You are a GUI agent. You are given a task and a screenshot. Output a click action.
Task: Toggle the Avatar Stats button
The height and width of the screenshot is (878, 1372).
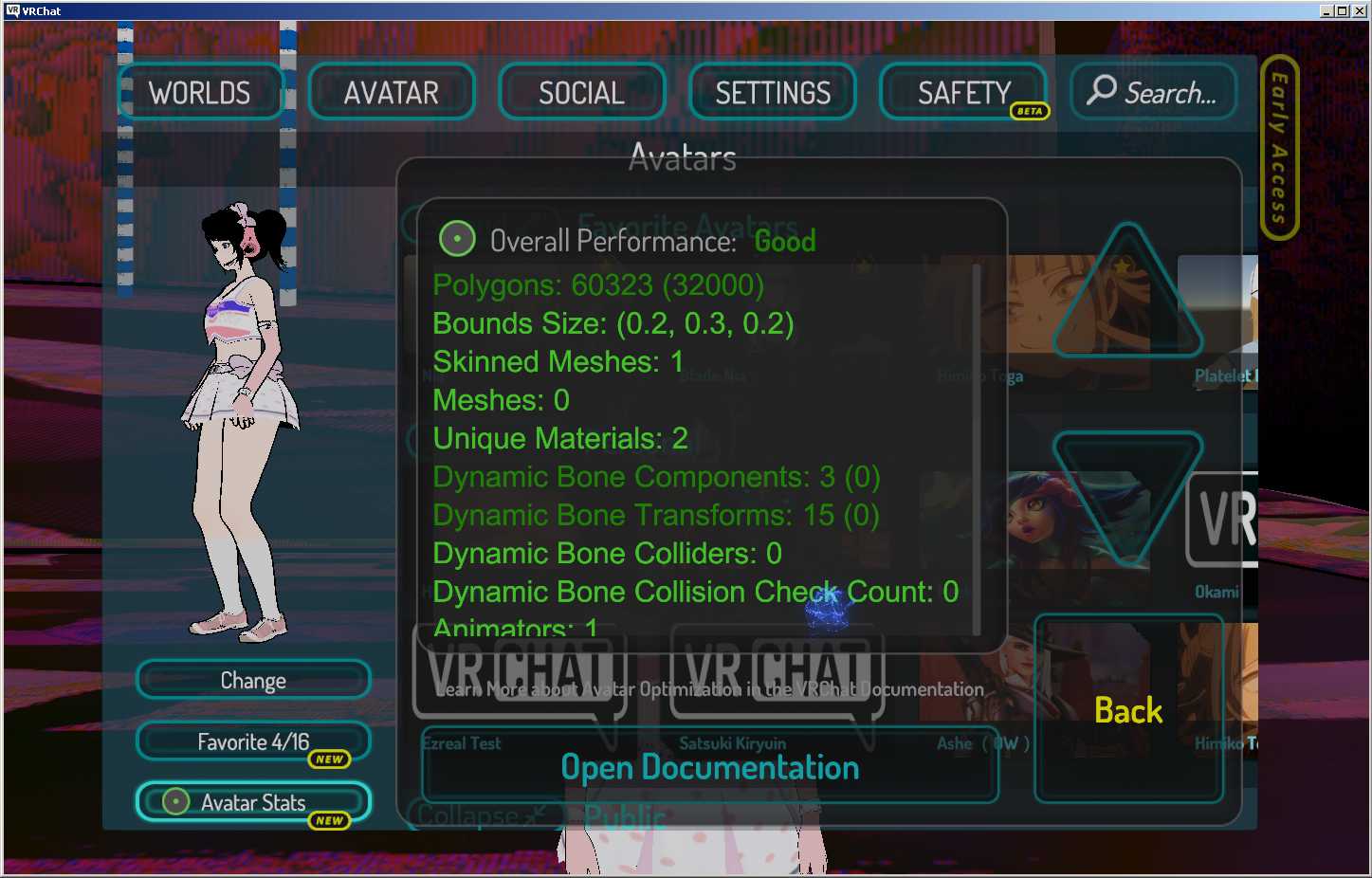tap(253, 802)
